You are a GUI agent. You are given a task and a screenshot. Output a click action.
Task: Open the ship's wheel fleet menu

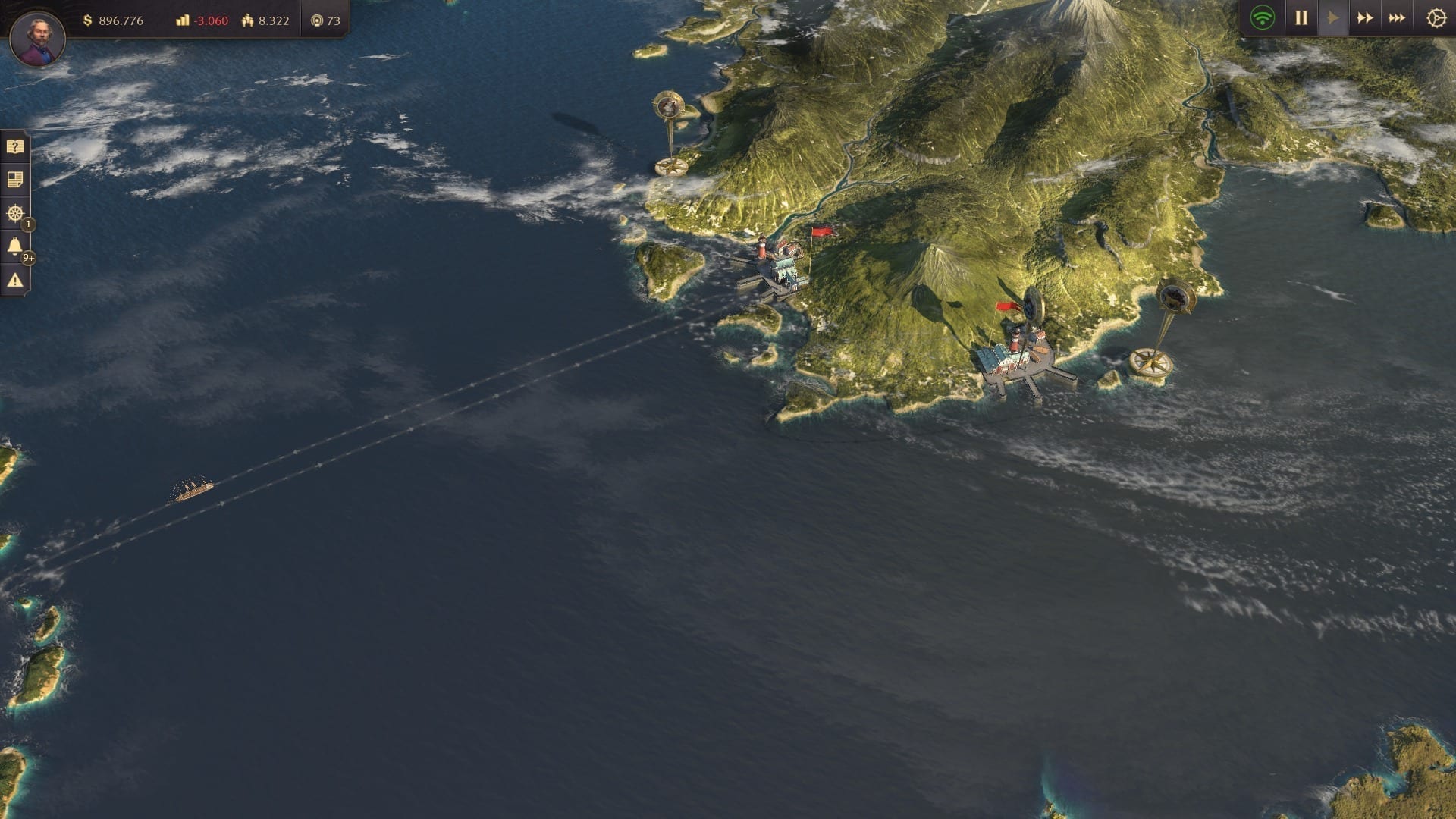[x=15, y=213]
